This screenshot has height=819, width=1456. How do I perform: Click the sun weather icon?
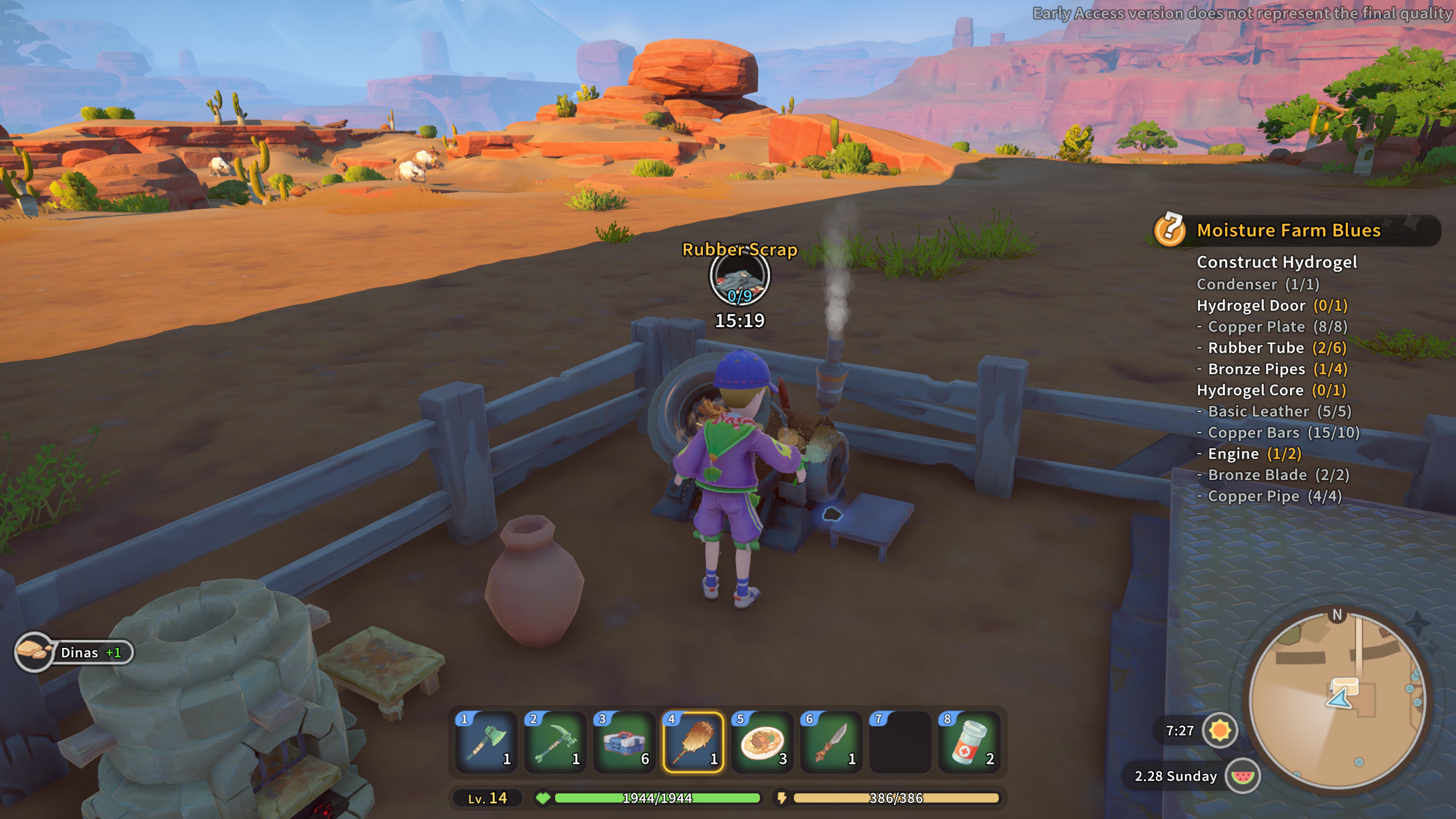[1220, 730]
